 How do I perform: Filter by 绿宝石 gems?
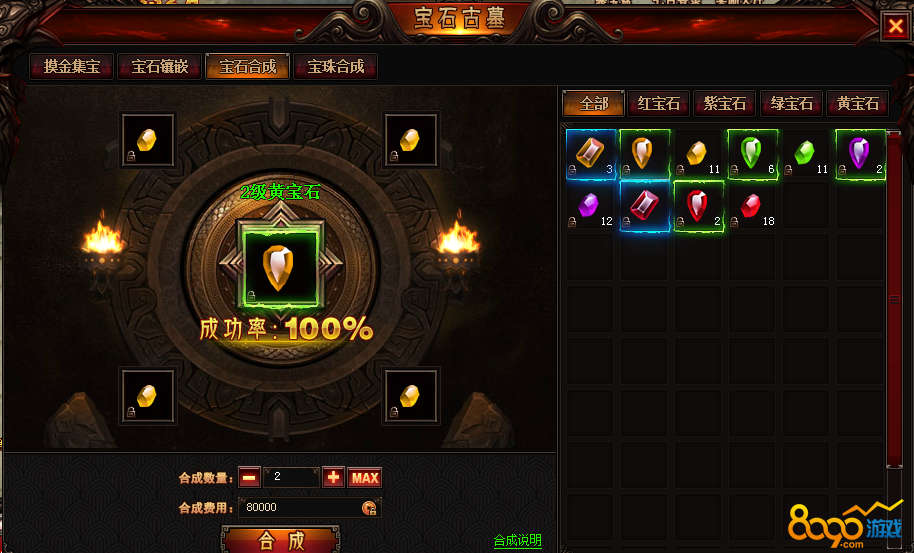point(792,104)
